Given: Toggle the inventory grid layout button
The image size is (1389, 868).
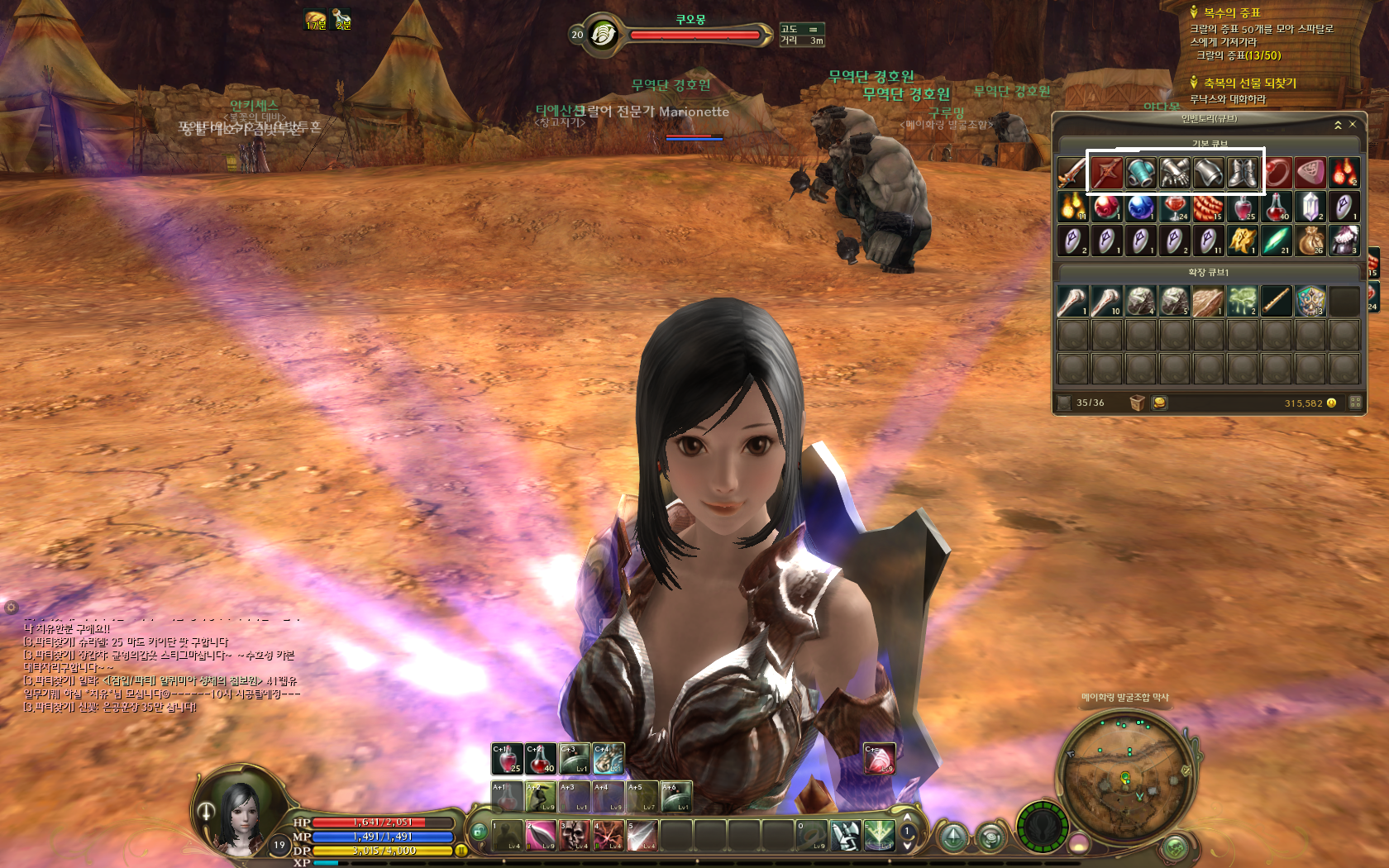Looking at the screenshot, I should [1355, 403].
